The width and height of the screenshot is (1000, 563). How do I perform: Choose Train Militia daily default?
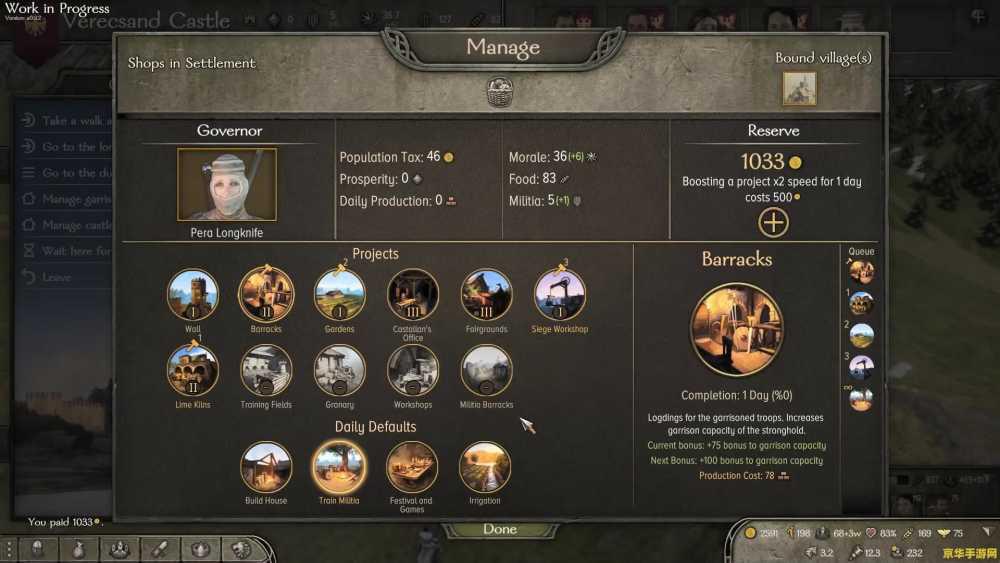[x=339, y=467]
